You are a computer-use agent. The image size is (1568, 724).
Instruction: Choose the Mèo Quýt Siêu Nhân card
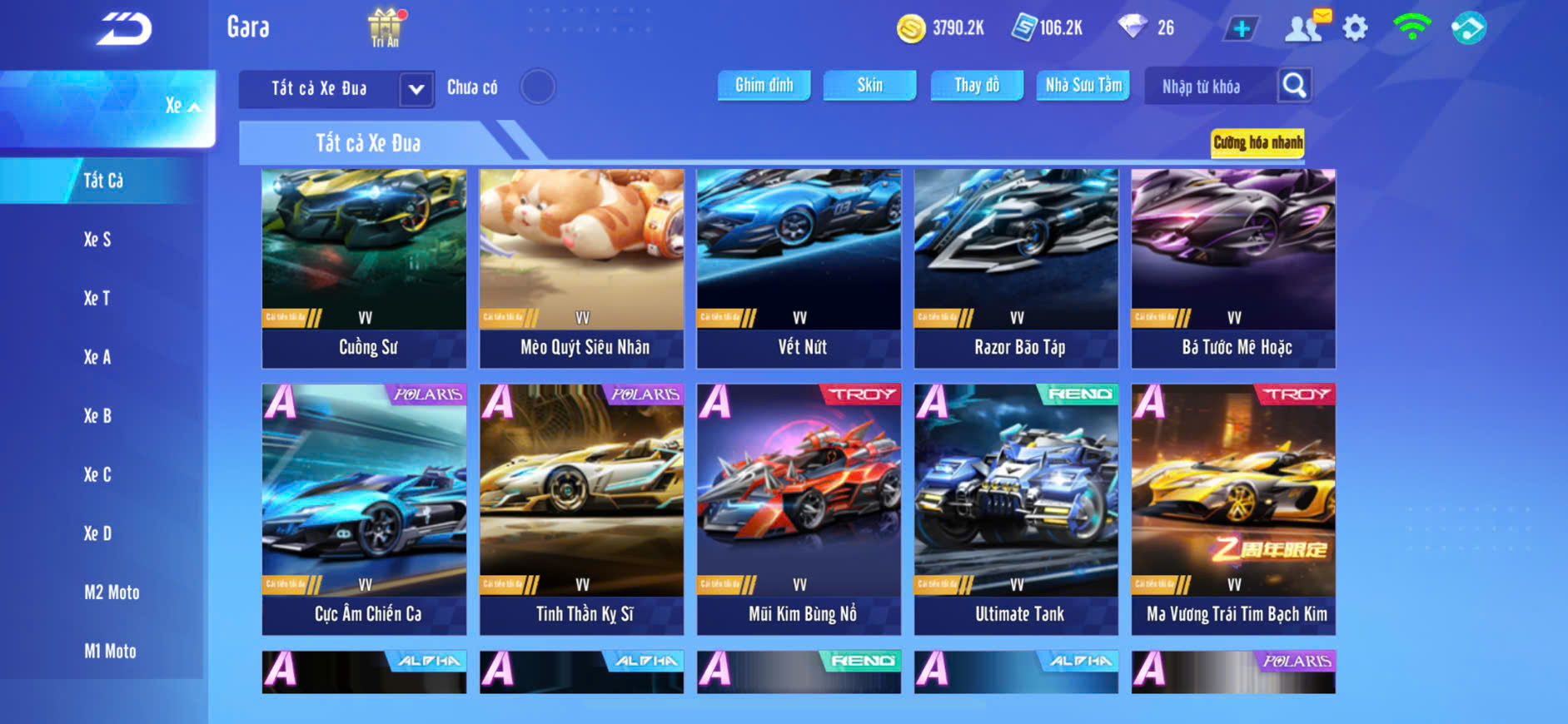pos(581,268)
